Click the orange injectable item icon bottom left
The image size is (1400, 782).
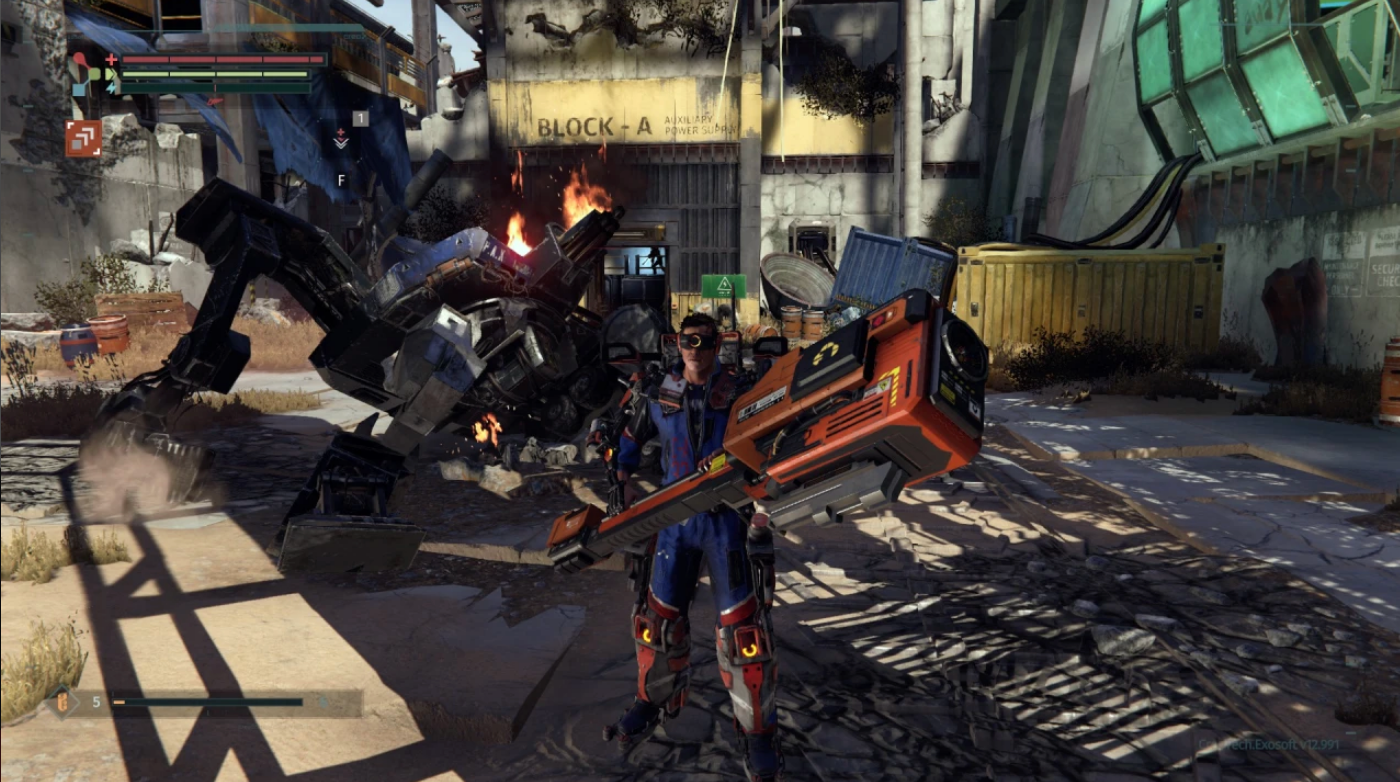coord(62,702)
